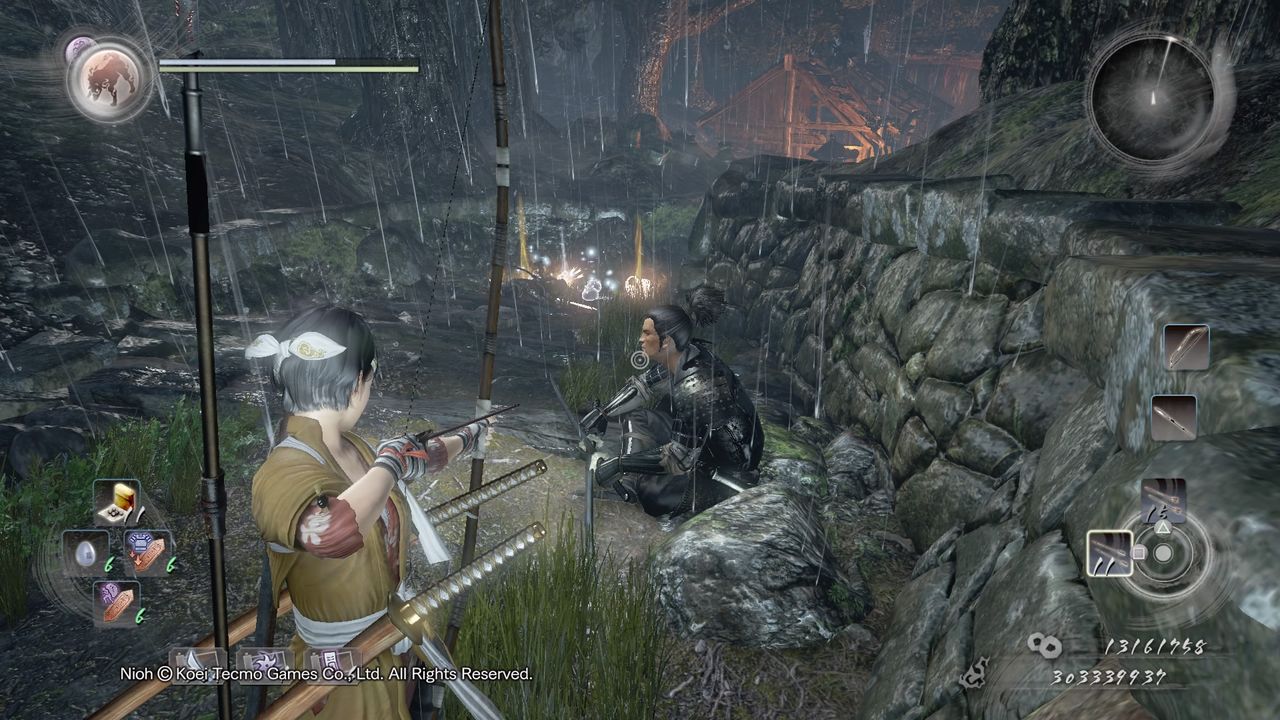Viewport: 1280px width, 720px height.
Task: Open the circular compass radar
Action: [x=1152, y=98]
